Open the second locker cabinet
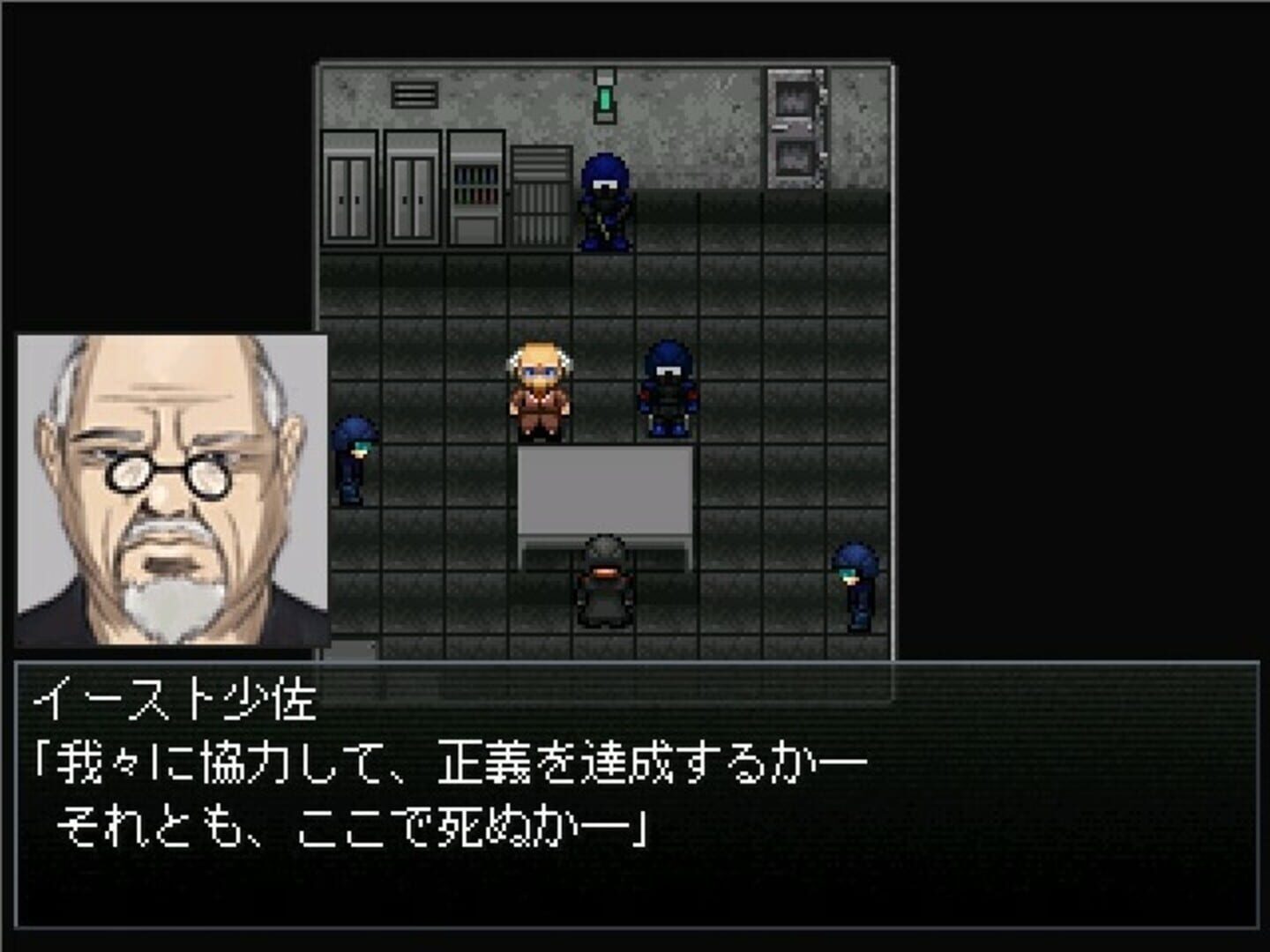Viewport: 1270px width, 952px height. (414, 190)
